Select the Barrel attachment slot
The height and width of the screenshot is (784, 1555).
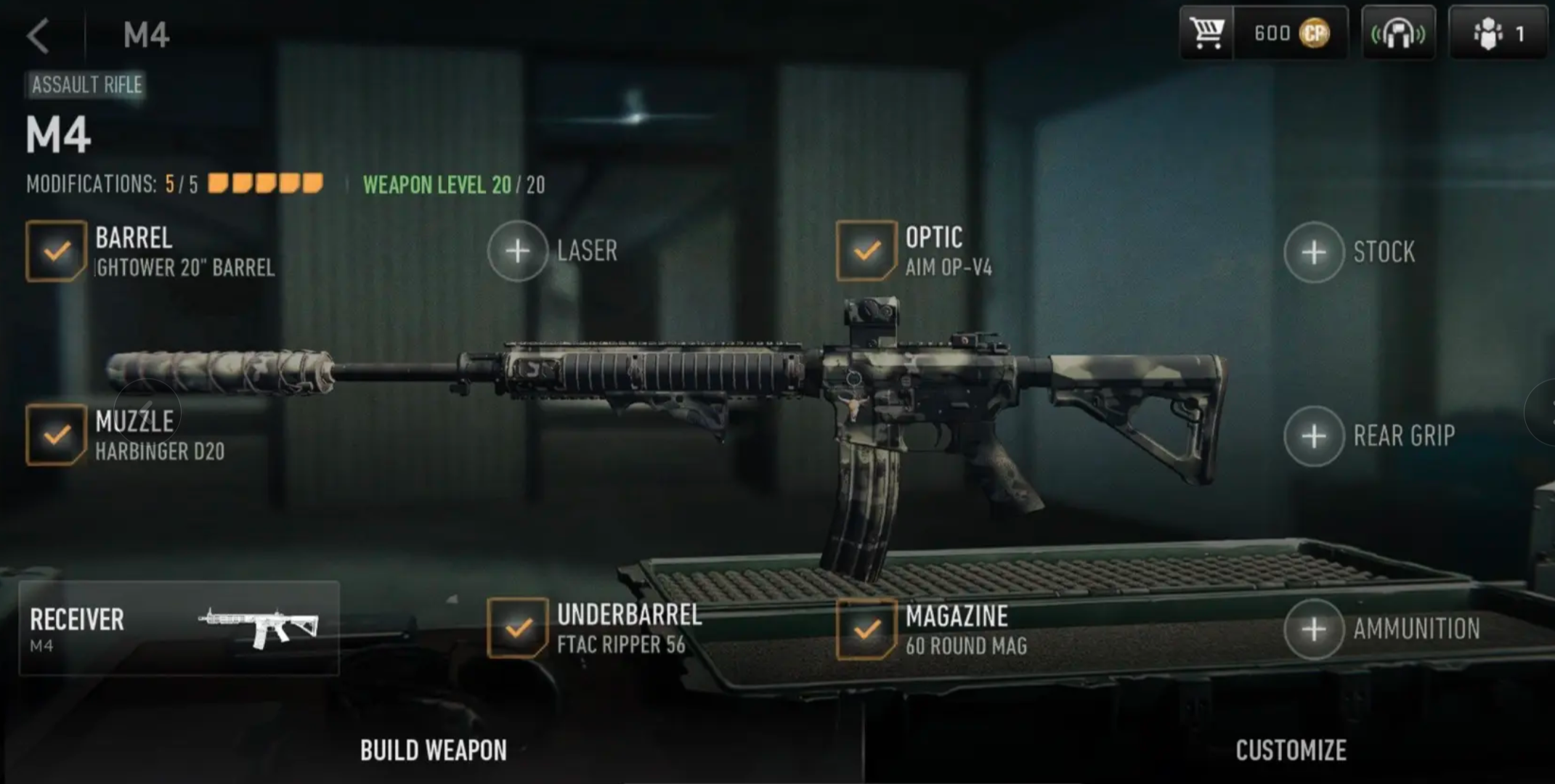(56, 251)
